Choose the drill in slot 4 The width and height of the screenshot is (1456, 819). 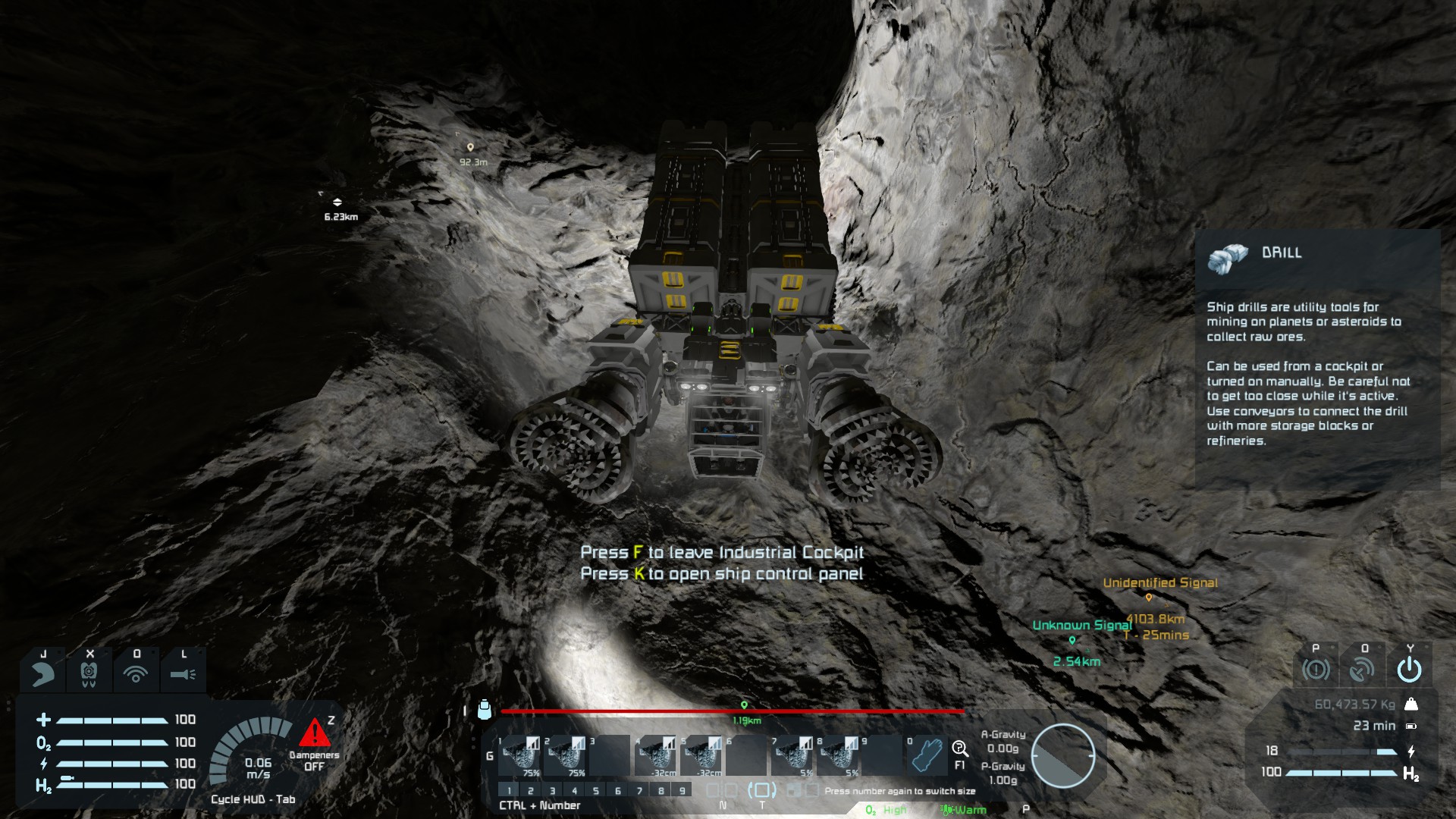tap(657, 755)
